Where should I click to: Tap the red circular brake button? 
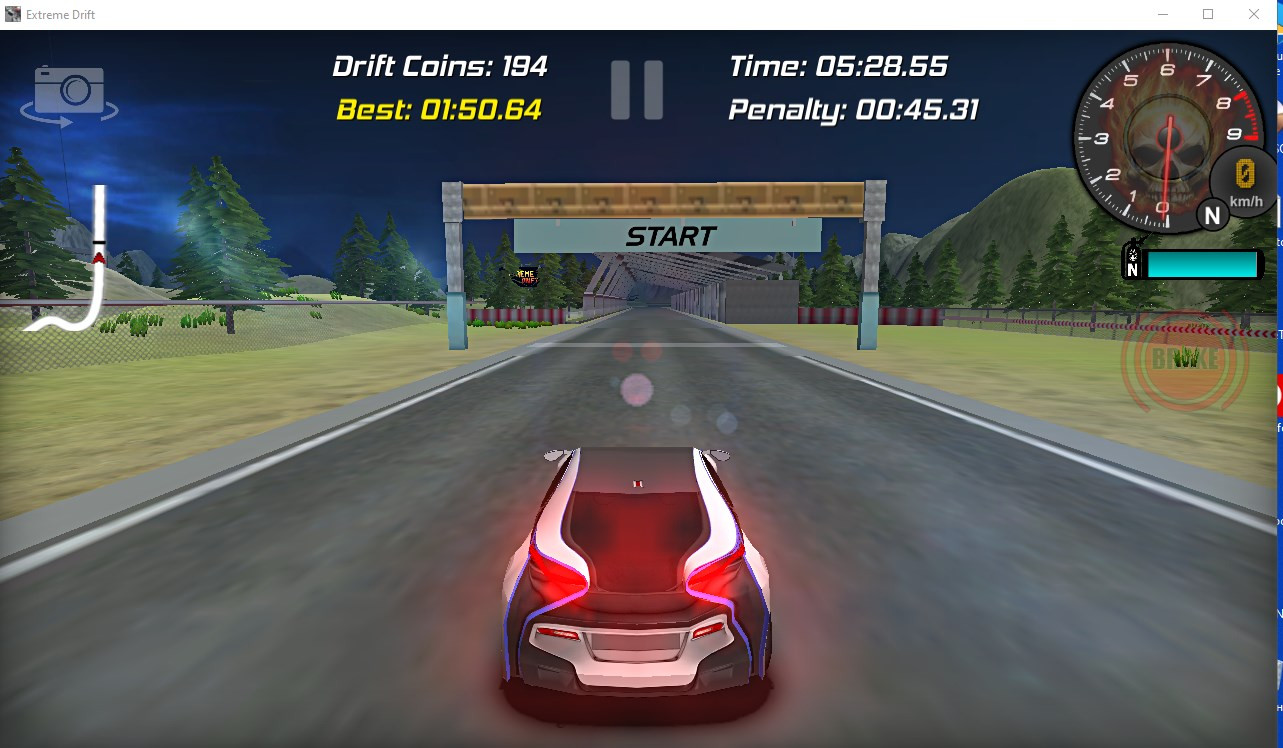click(x=1186, y=360)
